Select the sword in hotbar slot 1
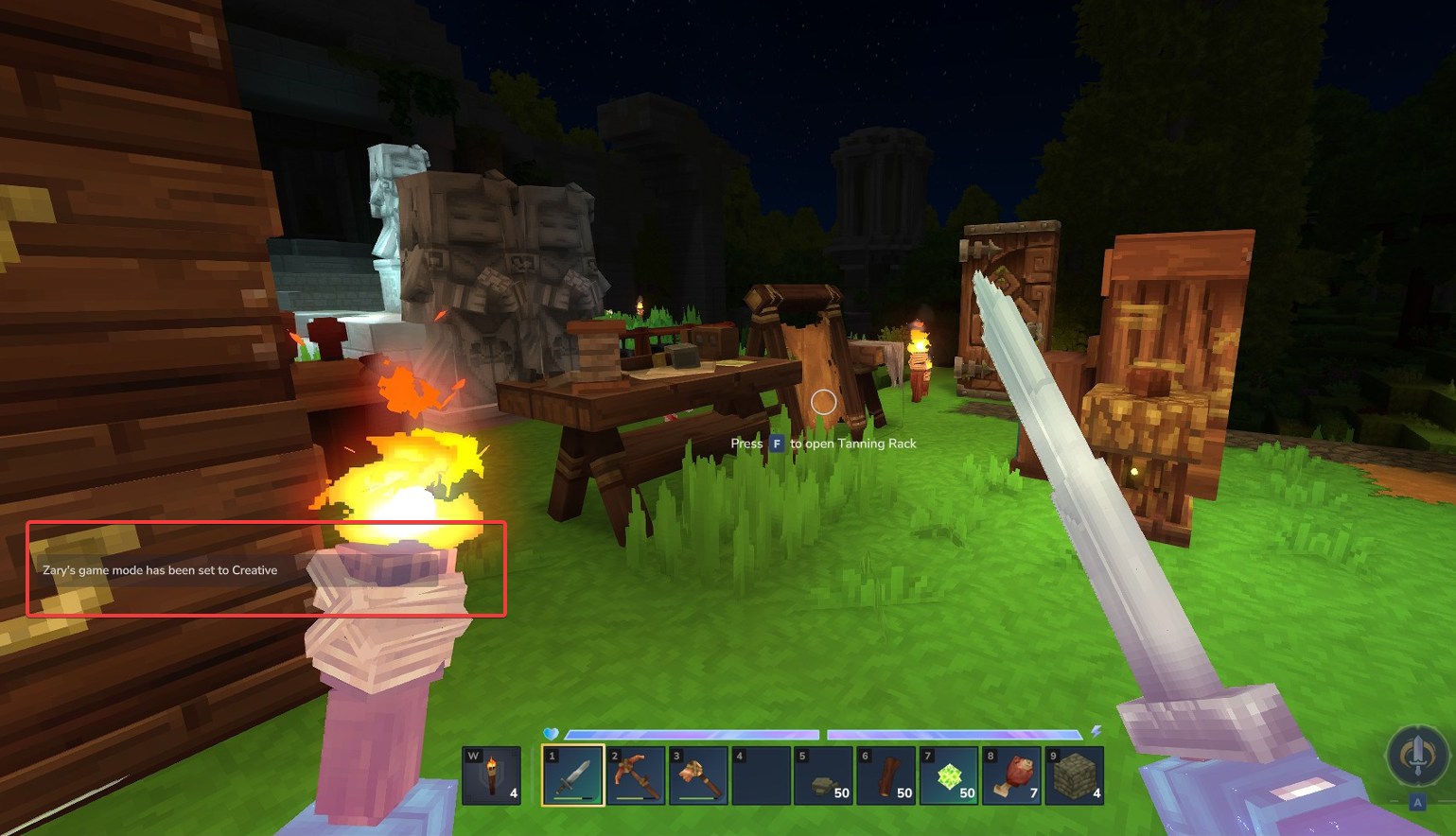 pos(573,775)
